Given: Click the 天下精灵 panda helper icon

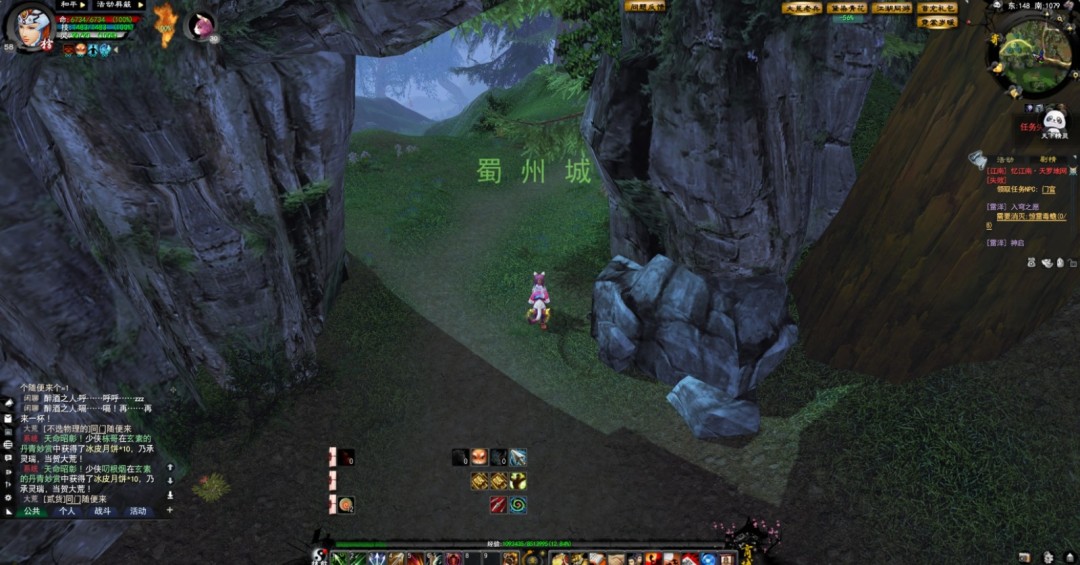Looking at the screenshot, I should [1053, 124].
